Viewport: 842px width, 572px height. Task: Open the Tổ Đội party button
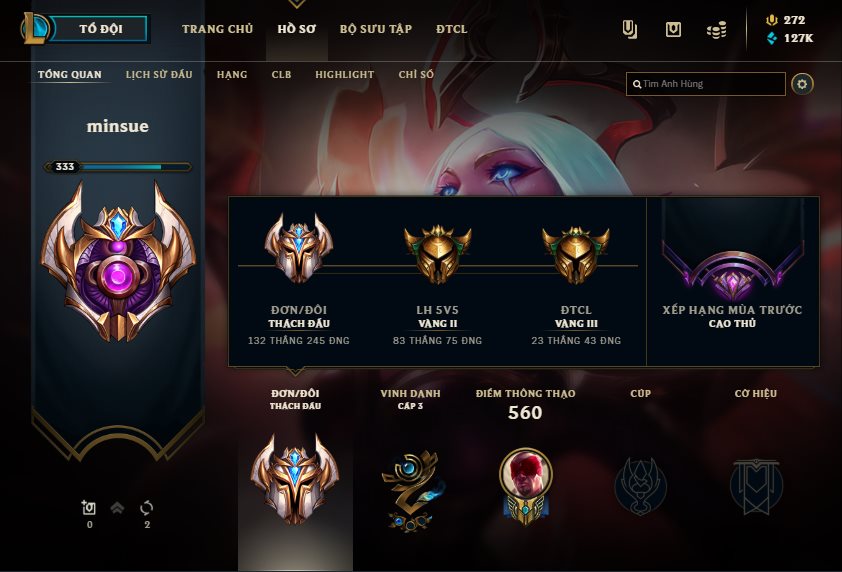(x=100, y=29)
